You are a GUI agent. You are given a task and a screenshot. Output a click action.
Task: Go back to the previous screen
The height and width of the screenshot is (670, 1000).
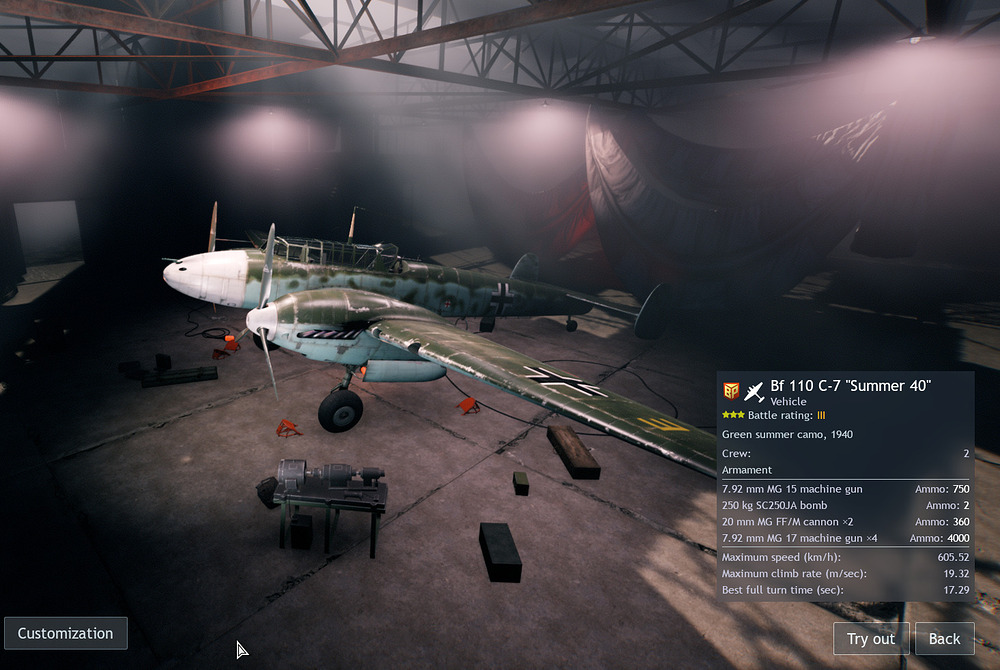coord(944,639)
